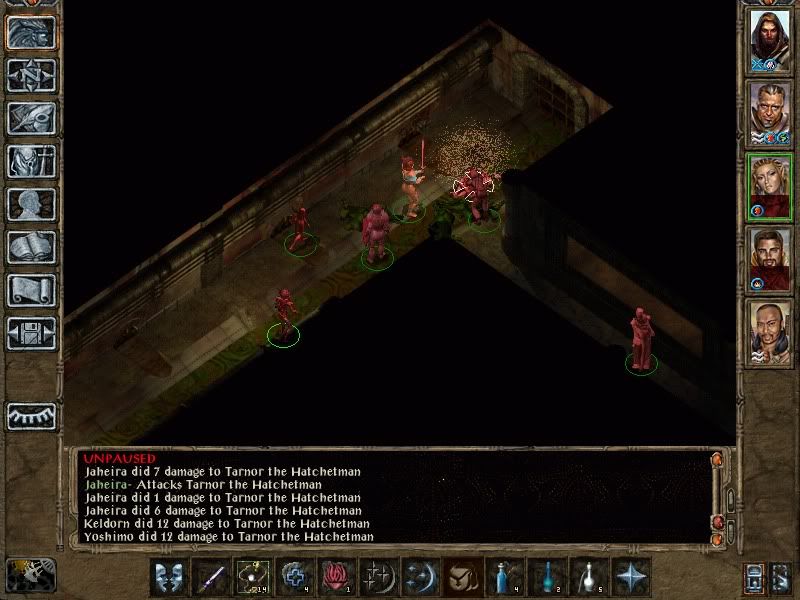This screenshot has width=800, height=600.
Task: Use the white potion with count 5
Action: click(588, 577)
